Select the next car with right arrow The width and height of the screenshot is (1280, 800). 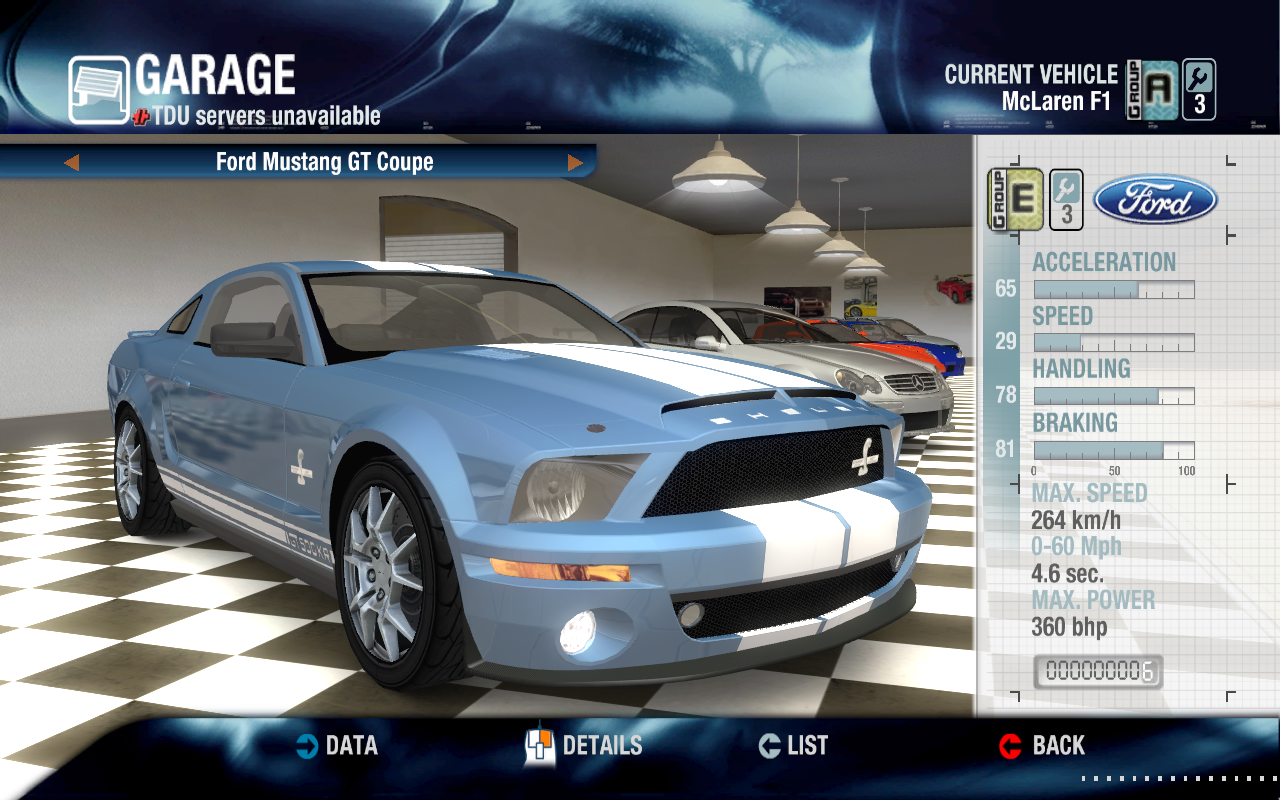coord(575,162)
